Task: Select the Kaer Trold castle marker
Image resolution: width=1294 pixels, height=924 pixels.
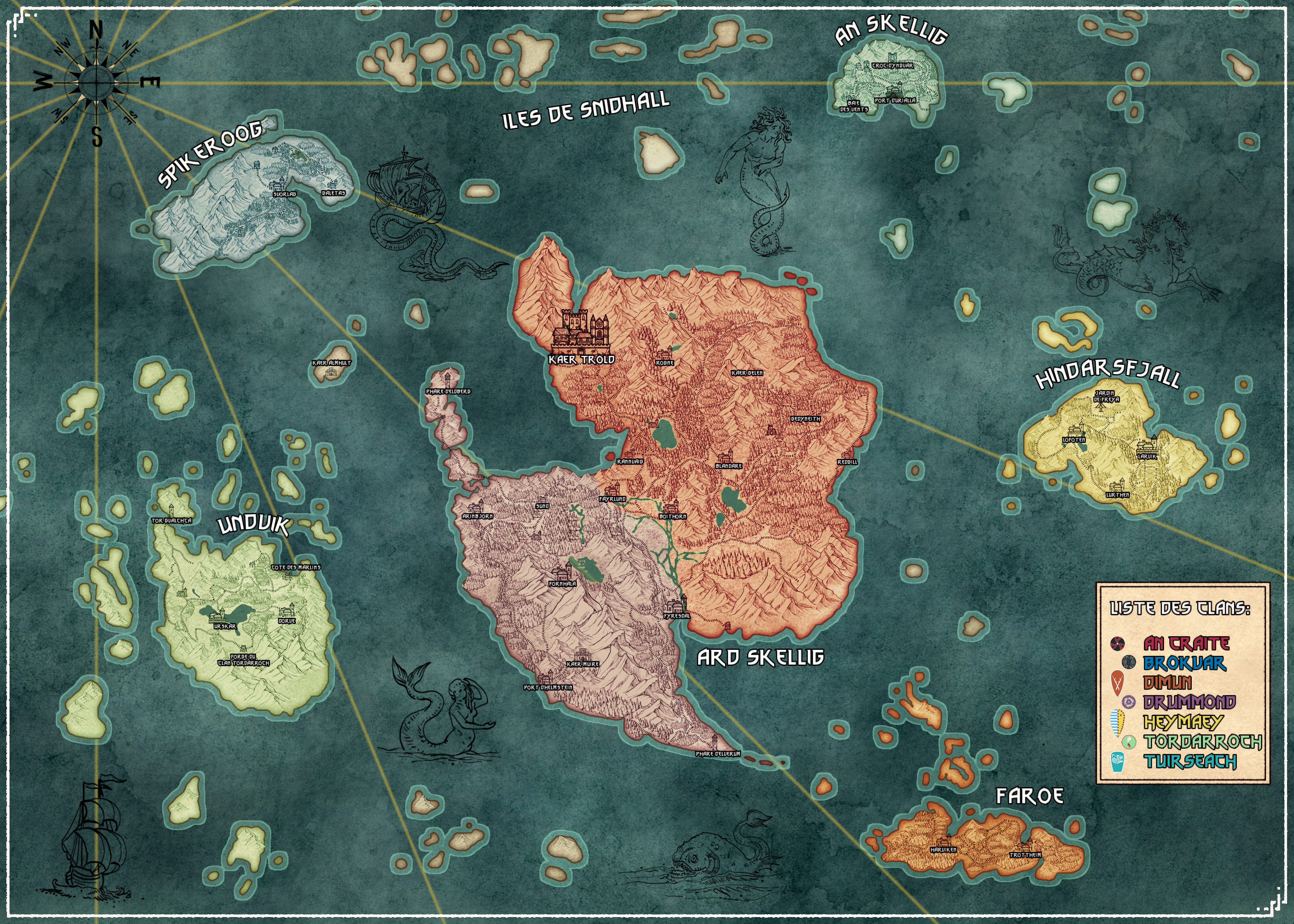Action: coord(580,333)
